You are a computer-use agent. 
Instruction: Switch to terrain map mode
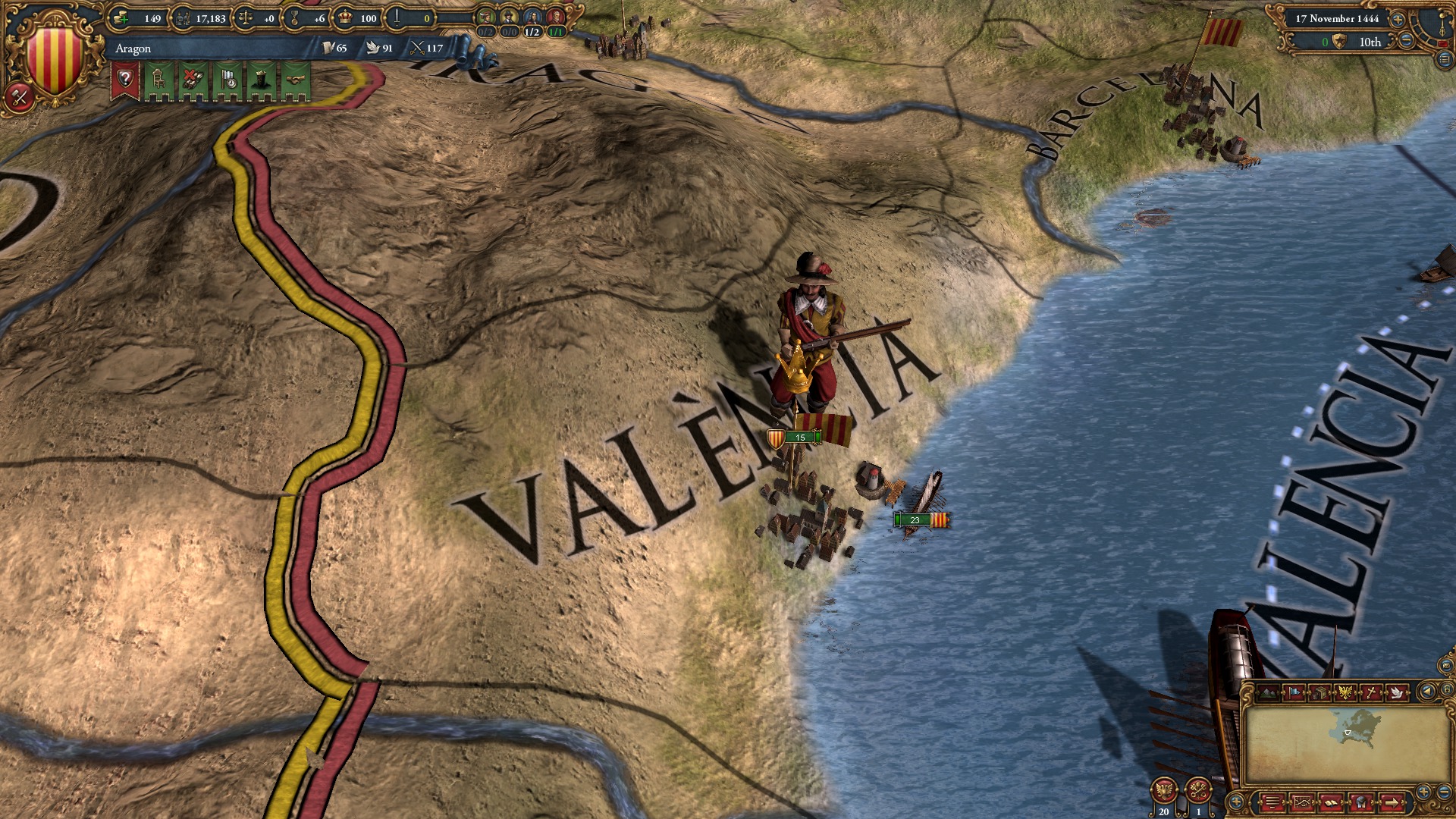click(x=1267, y=692)
